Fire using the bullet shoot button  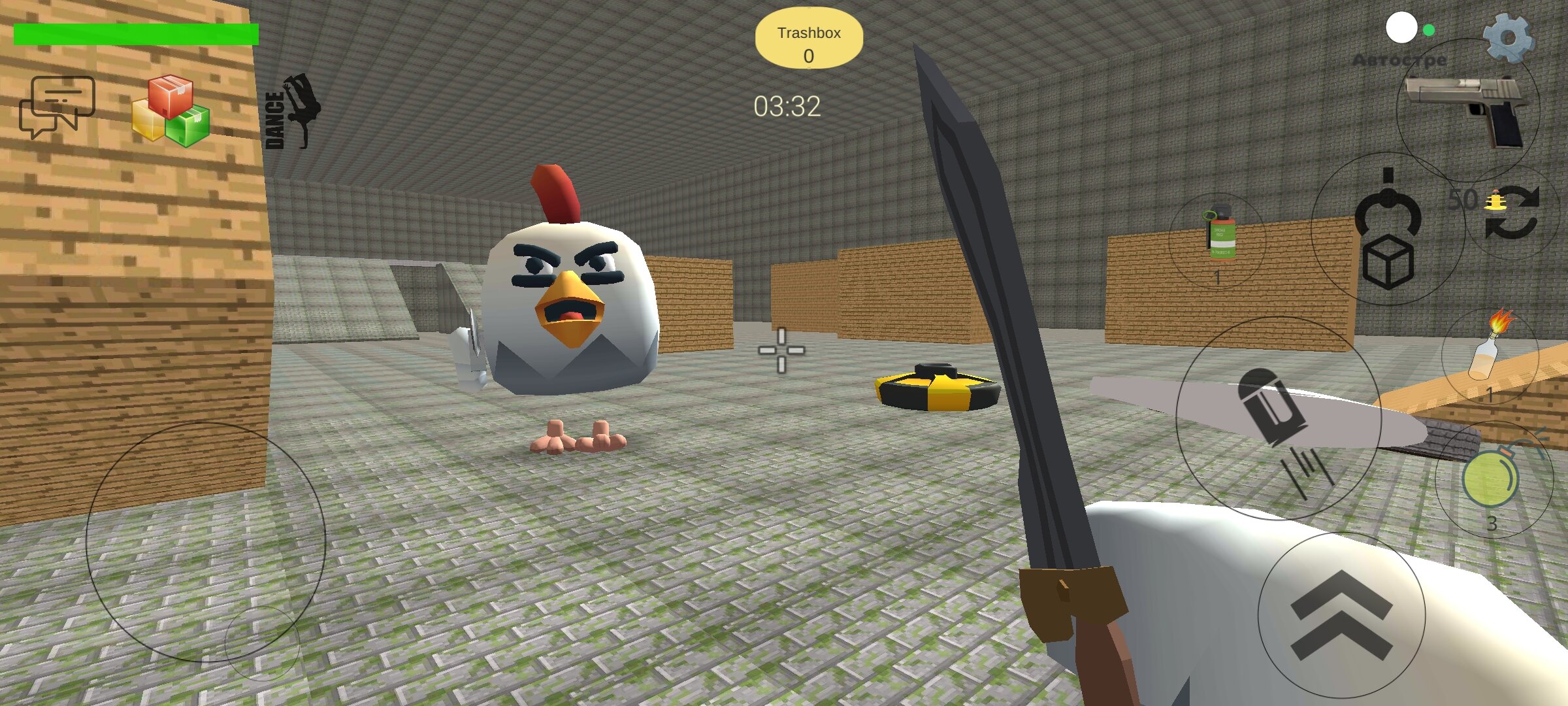click(1278, 419)
